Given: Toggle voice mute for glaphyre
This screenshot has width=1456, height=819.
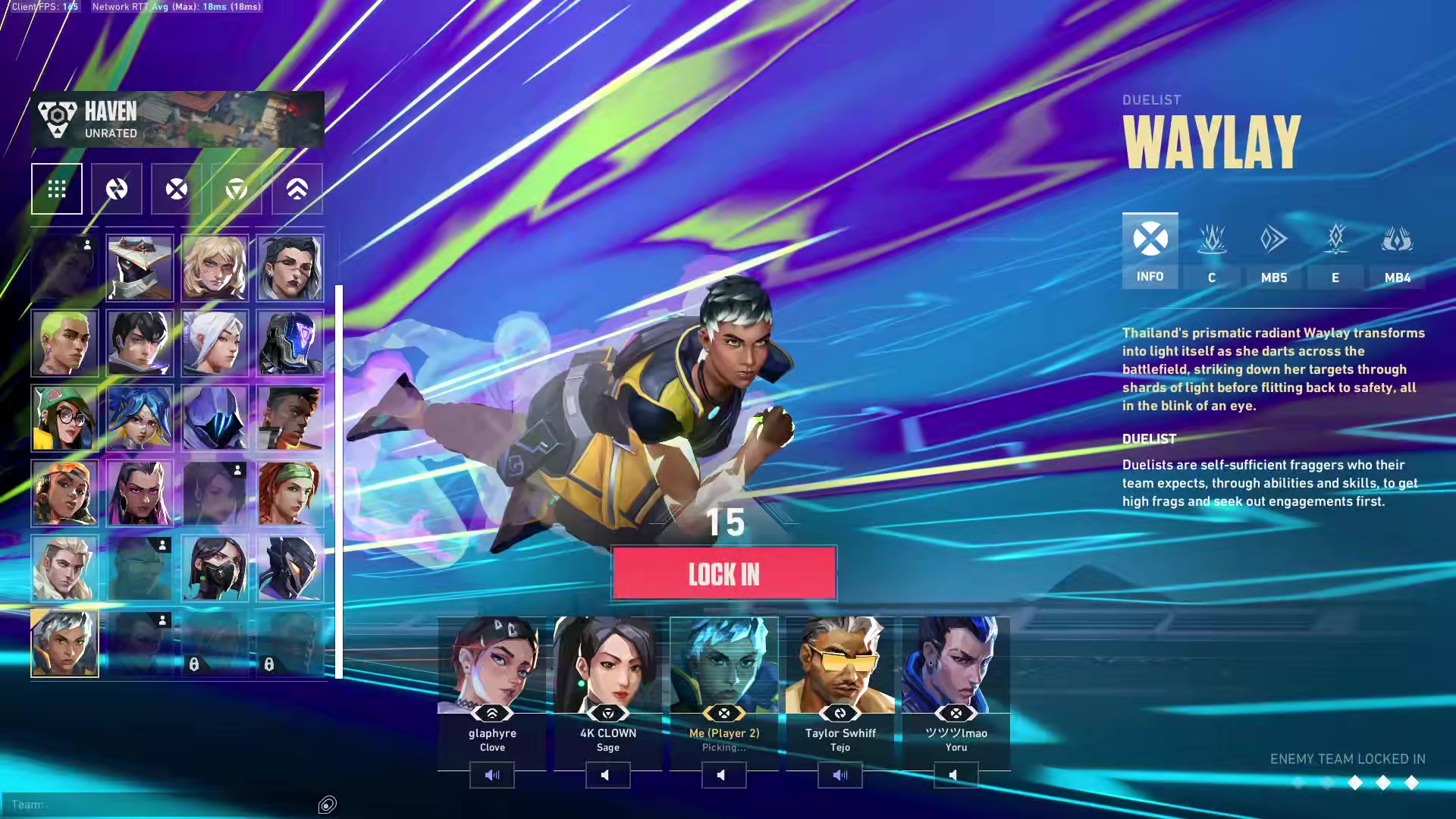Looking at the screenshot, I should tap(491, 775).
